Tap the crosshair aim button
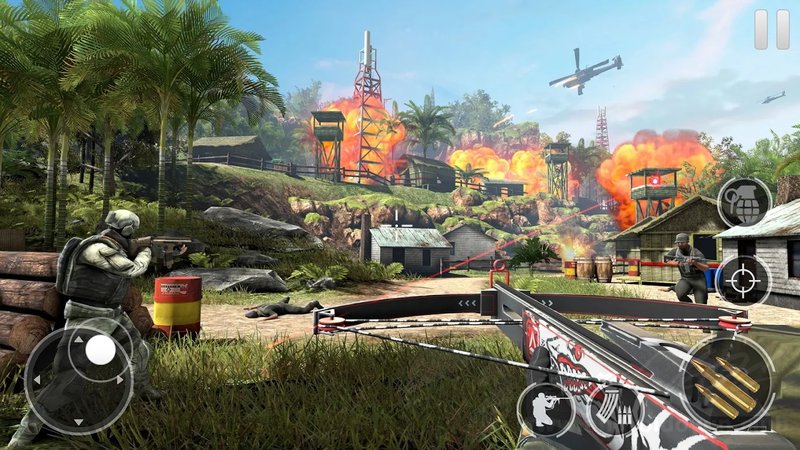Viewport: 800px width, 450px height. pyautogui.click(x=743, y=280)
